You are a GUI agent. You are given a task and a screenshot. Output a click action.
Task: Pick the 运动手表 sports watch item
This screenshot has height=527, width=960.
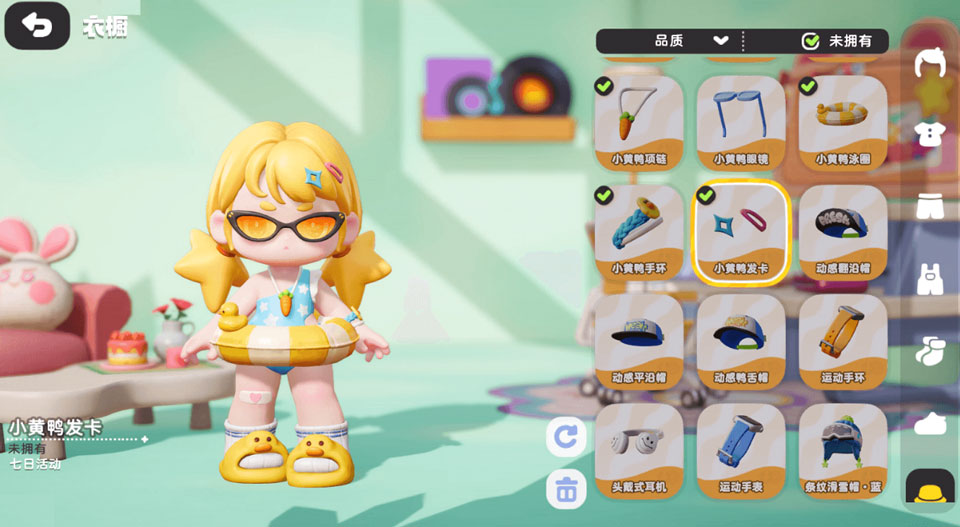click(741, 449)
